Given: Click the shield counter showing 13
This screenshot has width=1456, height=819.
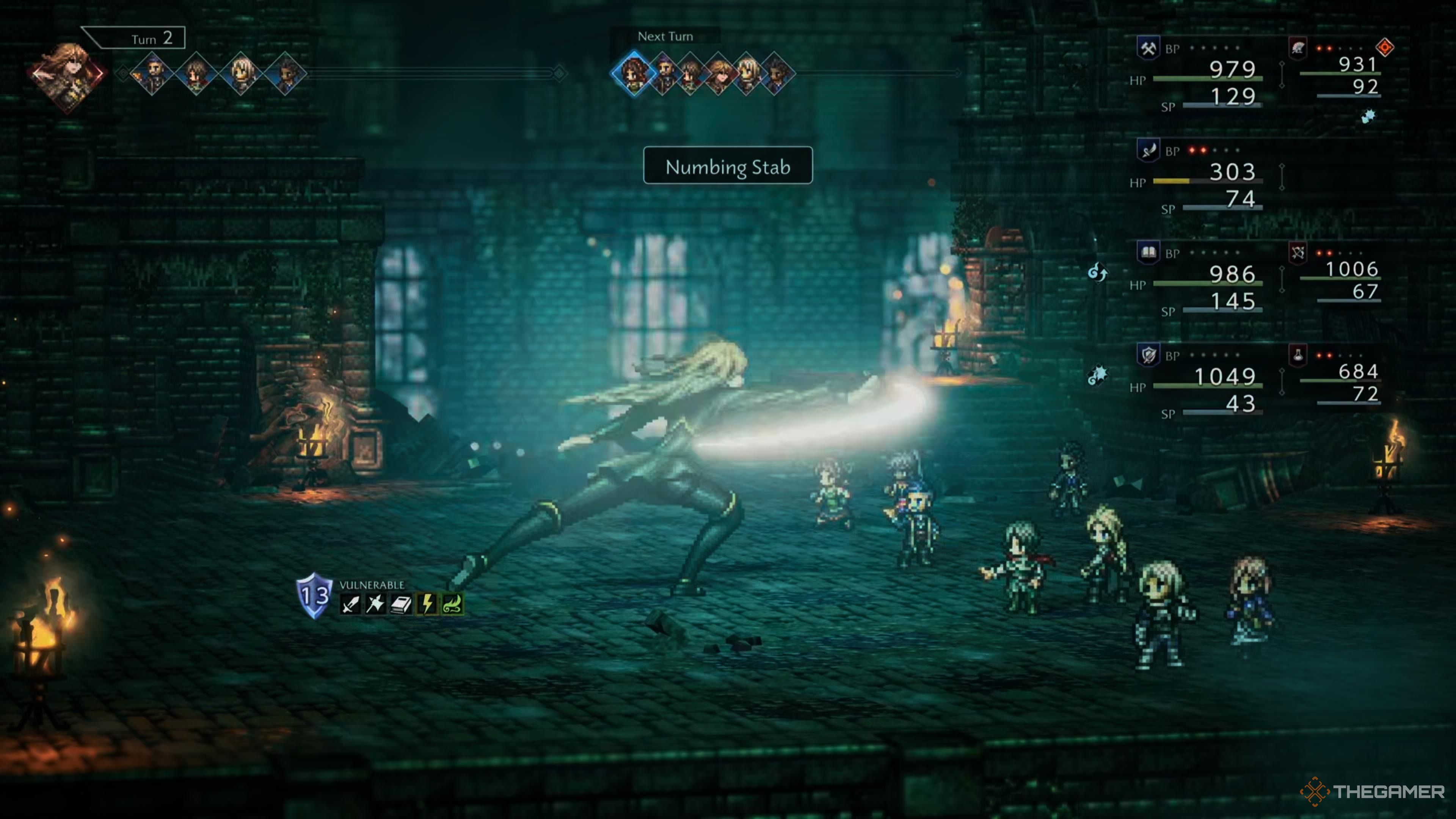Looking at the screenshot, I should tap(314, 595).
